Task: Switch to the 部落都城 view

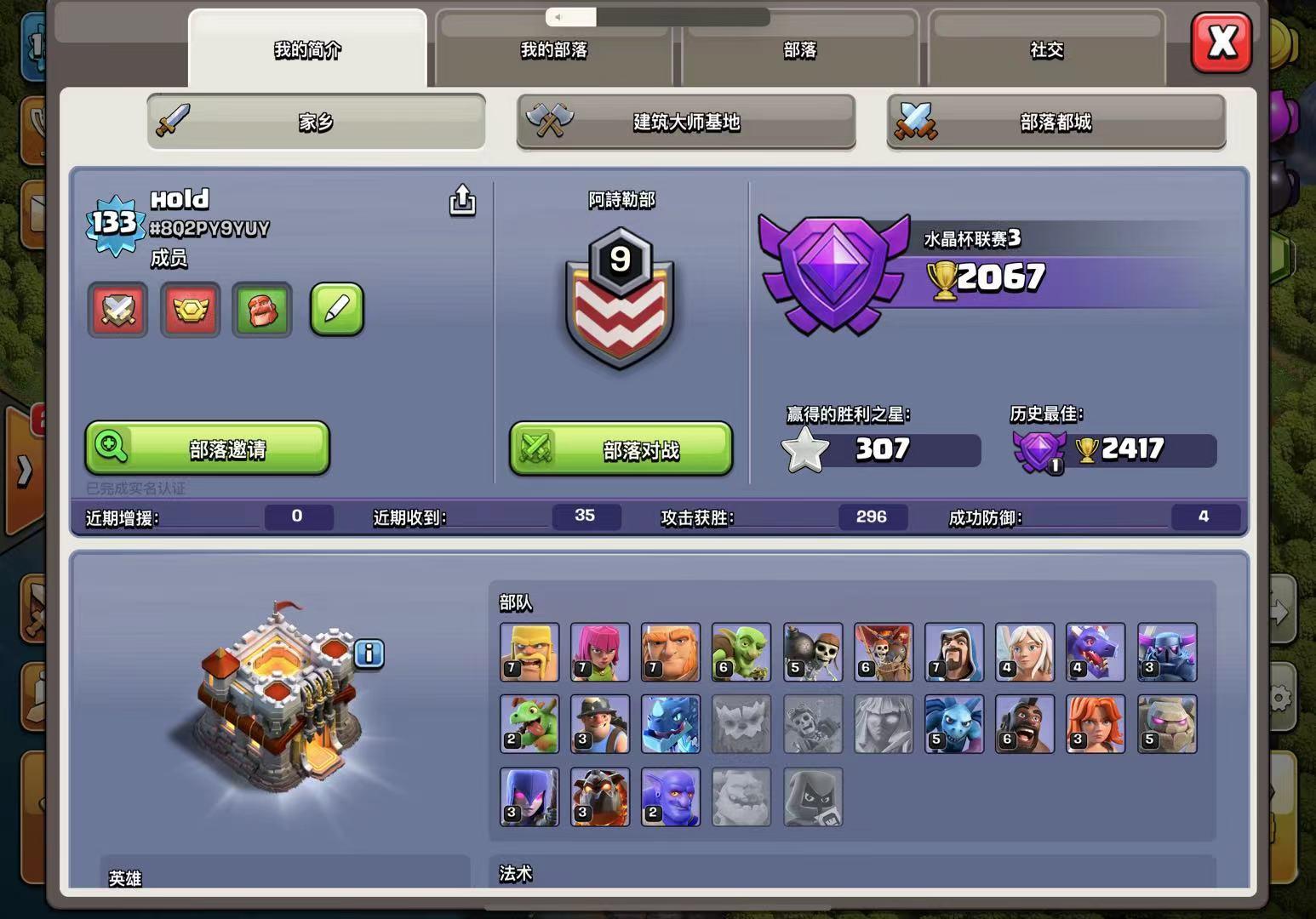Action: (1056, 123)
